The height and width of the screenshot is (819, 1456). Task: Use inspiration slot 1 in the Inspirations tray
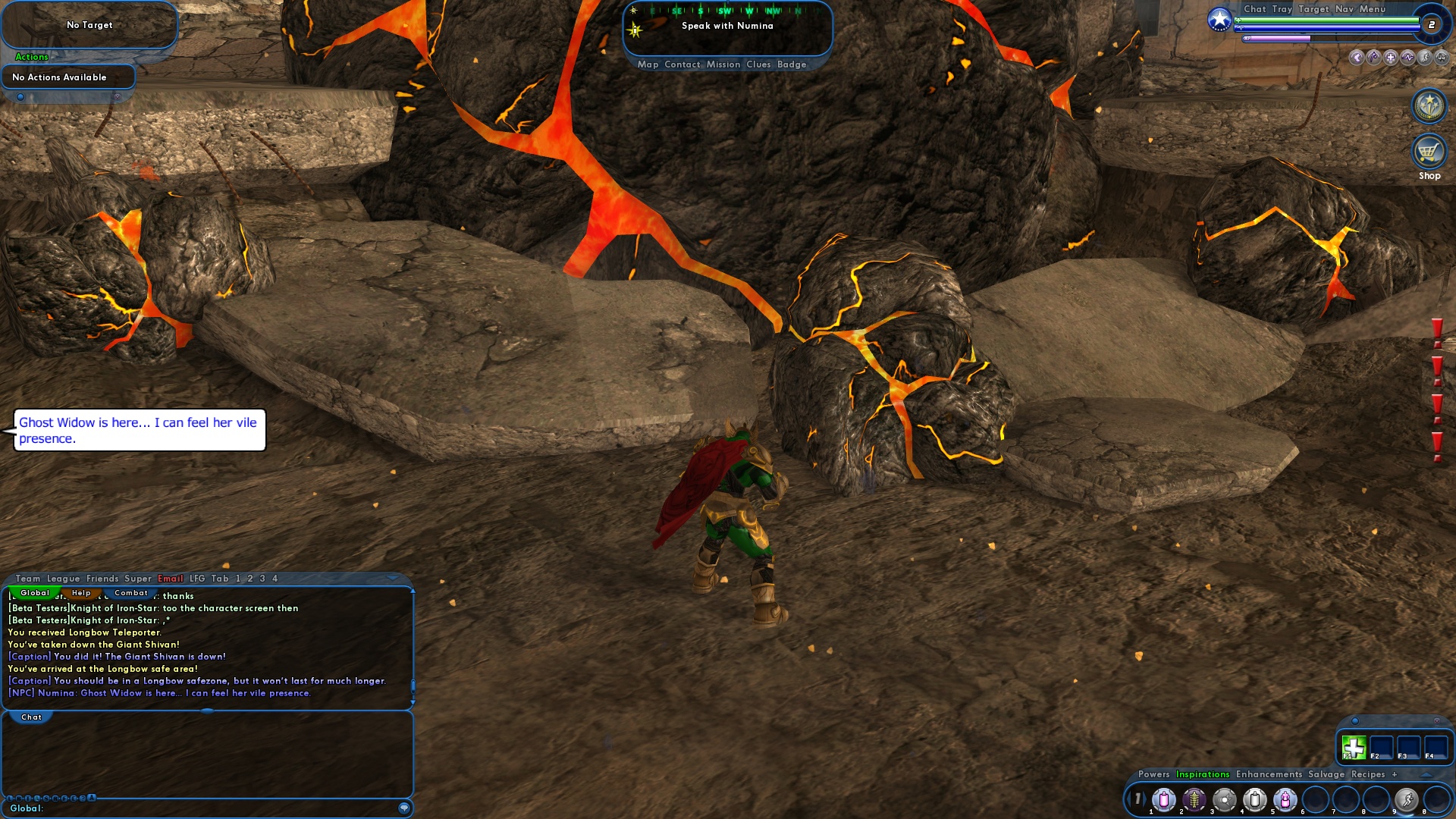[1164, 799]
